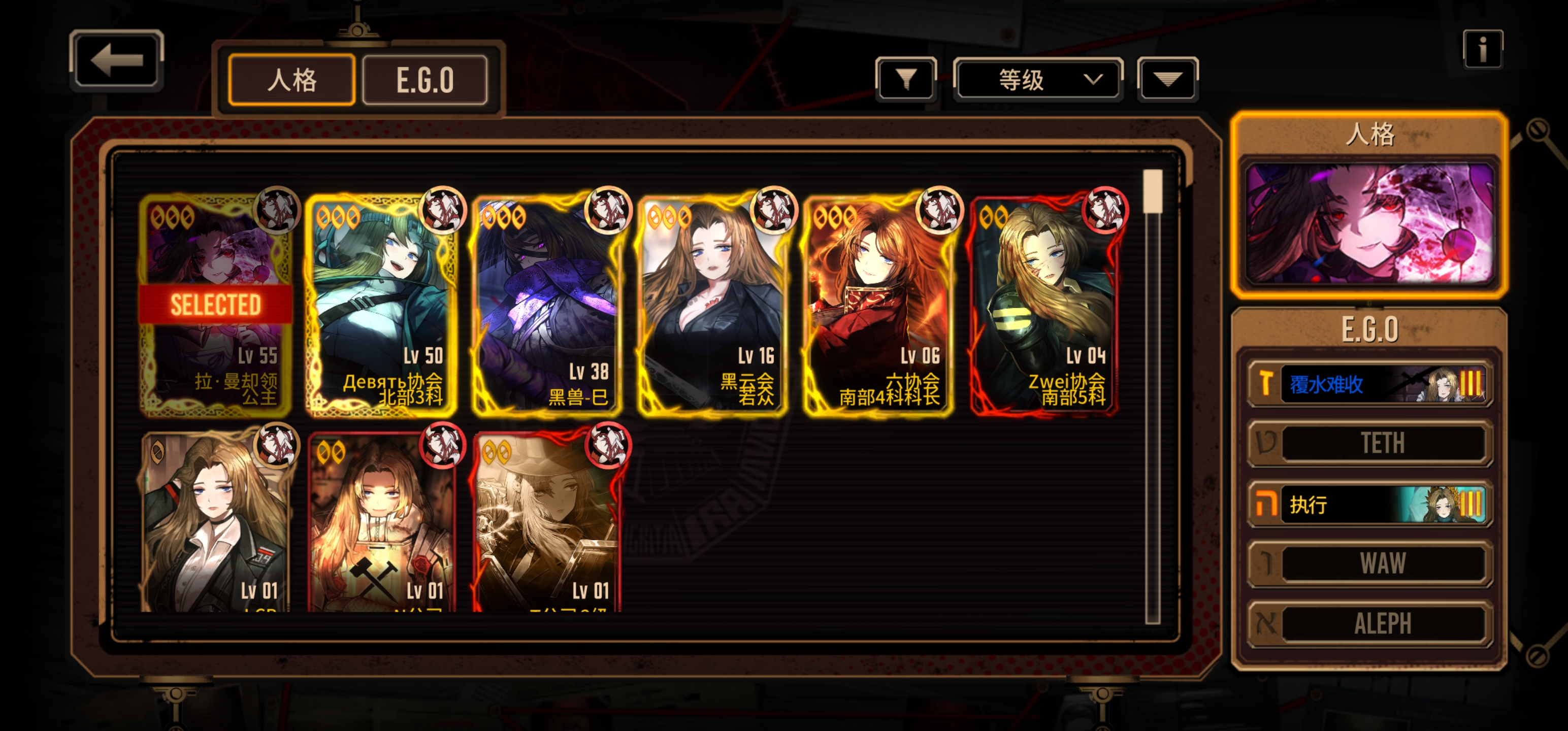Select the empty TETH E.G.O slot

[x=1369, y=443]
